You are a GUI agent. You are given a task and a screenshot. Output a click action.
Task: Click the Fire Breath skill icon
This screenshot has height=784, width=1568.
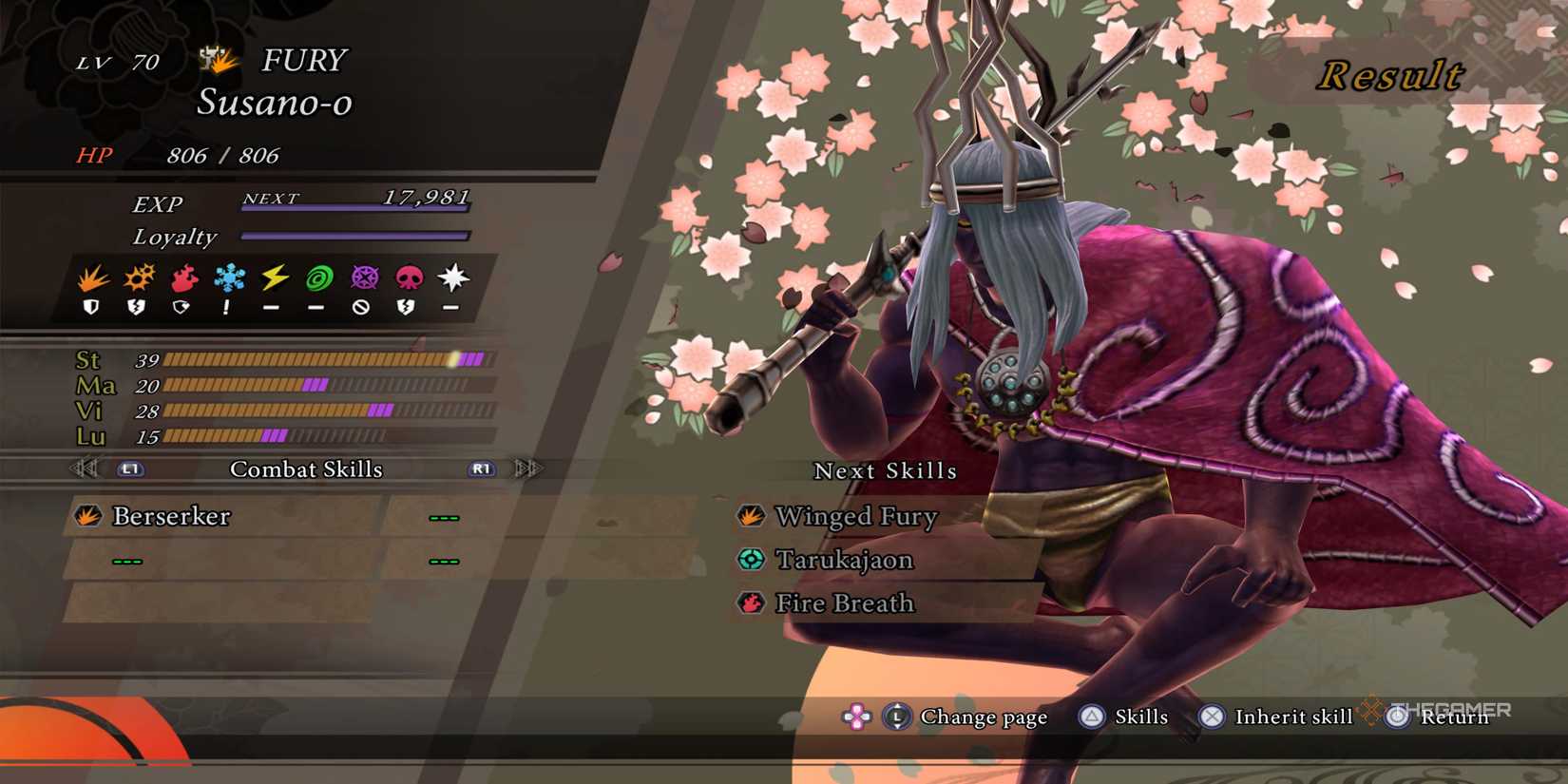[750, 602]
